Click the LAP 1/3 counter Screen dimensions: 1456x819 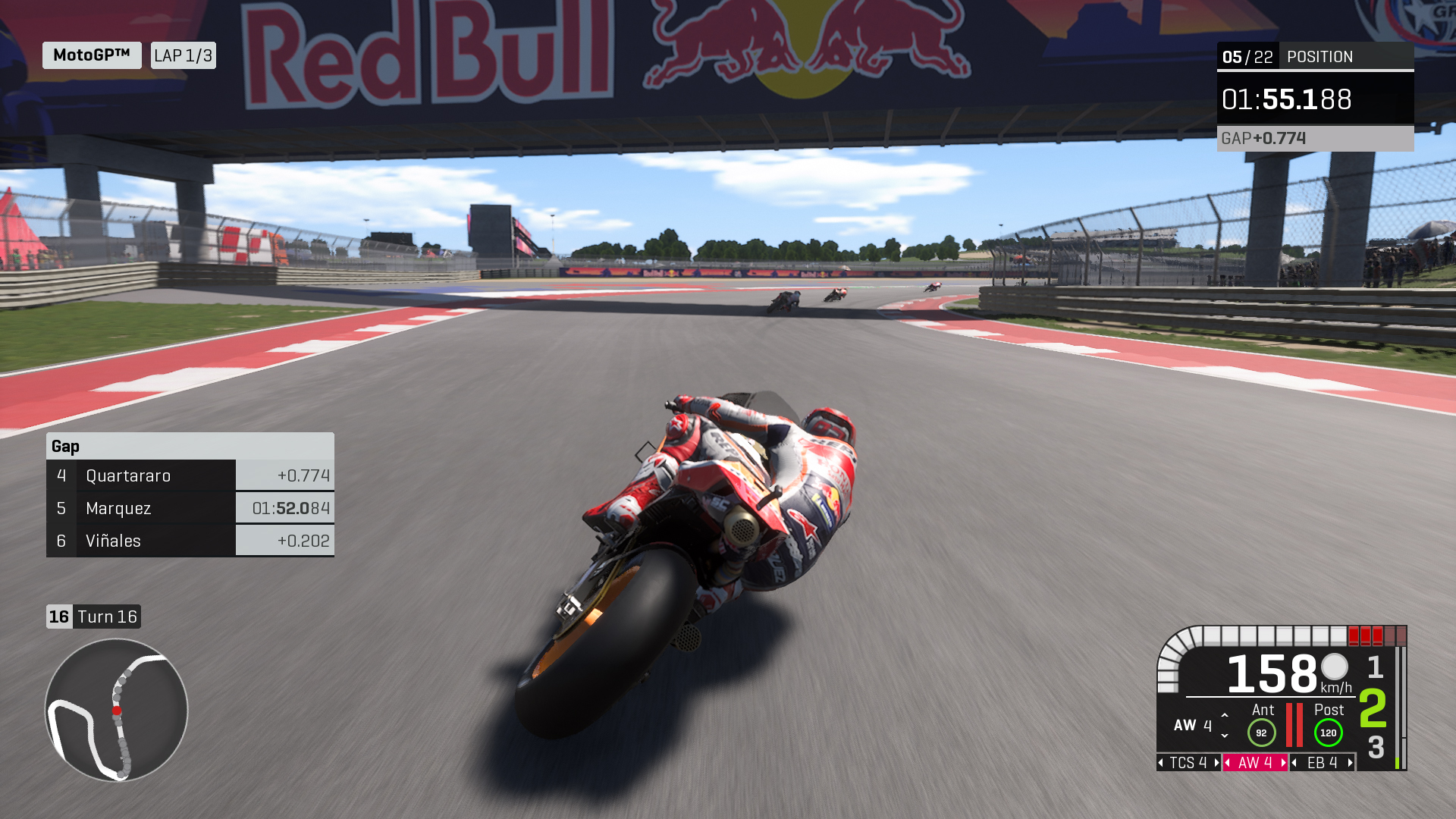pos(183,55)
